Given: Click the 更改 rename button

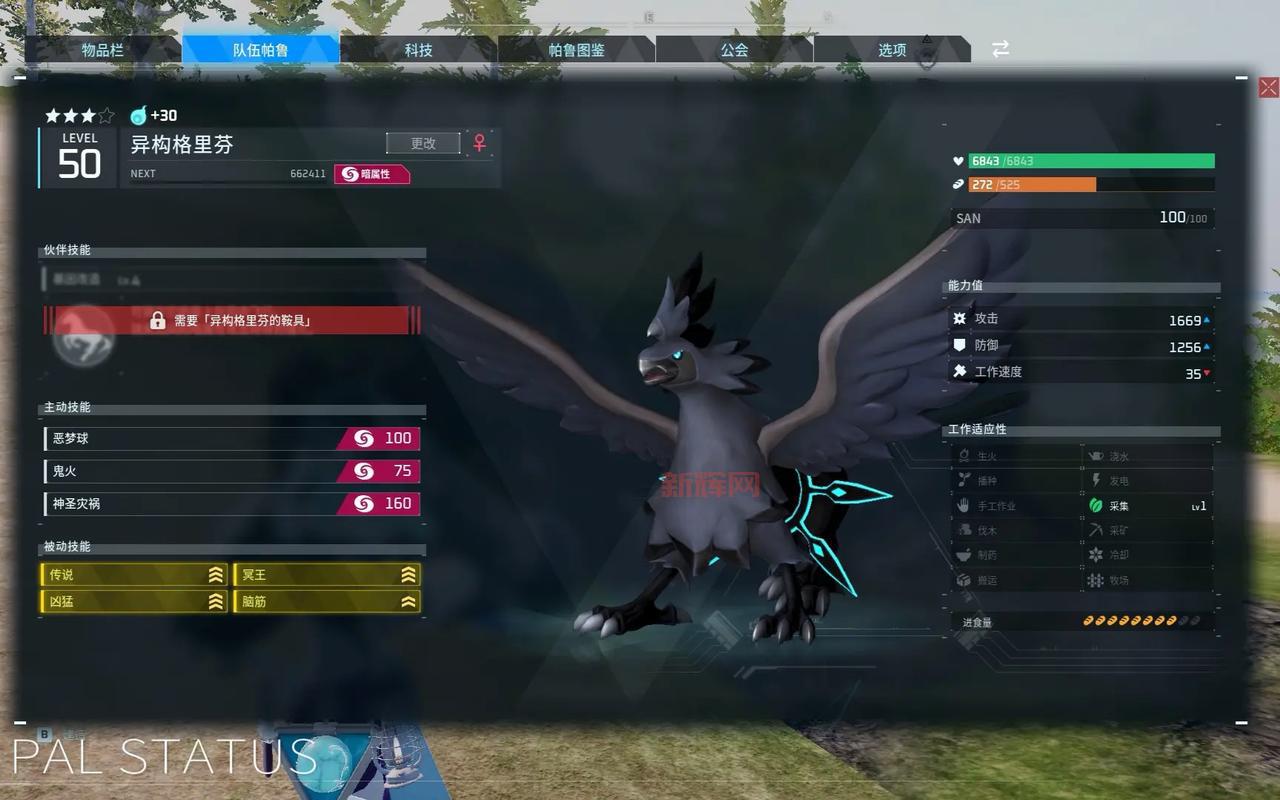Looking at the screenshot, I should point(423,143).
